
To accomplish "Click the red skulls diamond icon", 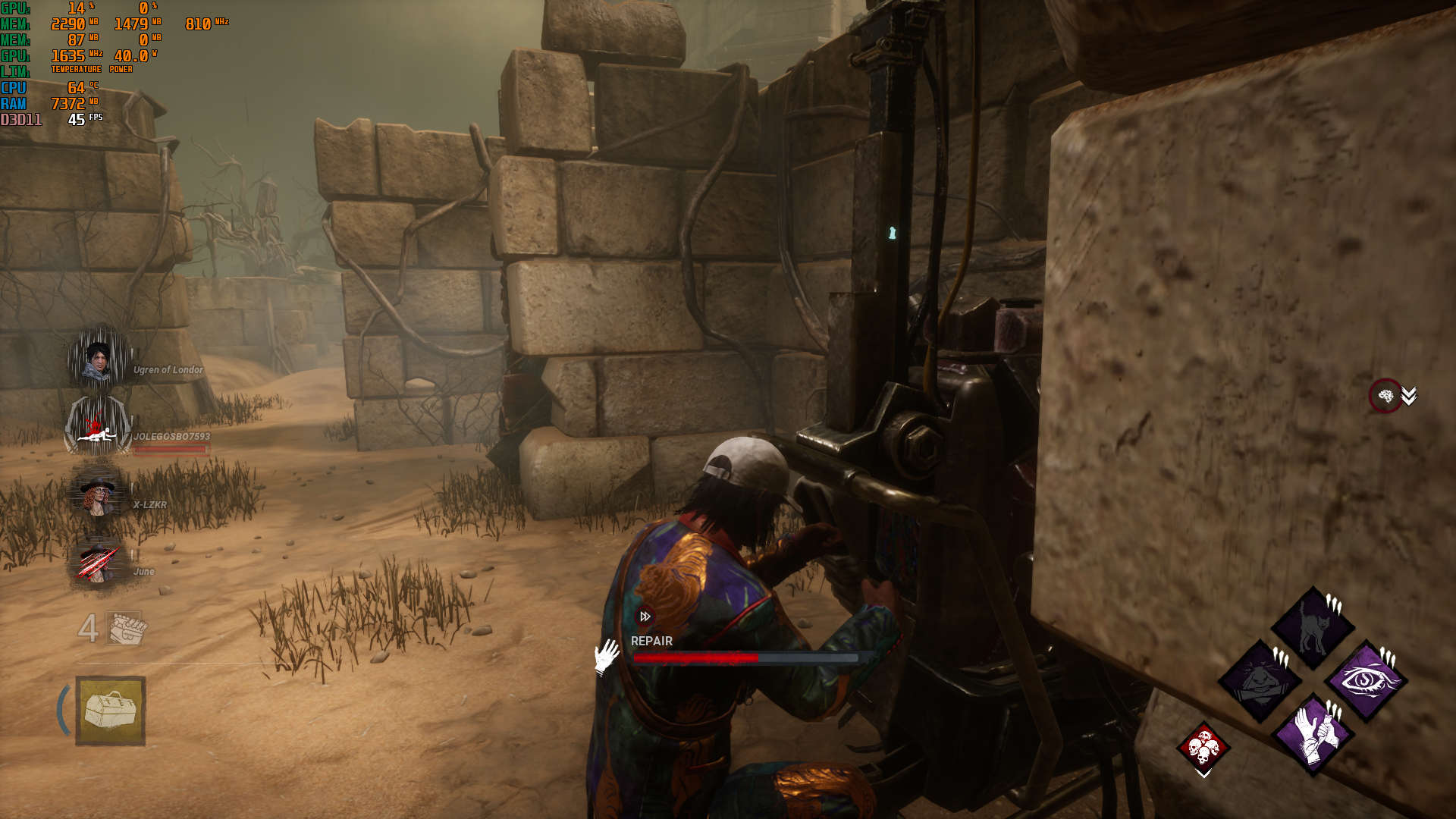I will click(1203, 747).
